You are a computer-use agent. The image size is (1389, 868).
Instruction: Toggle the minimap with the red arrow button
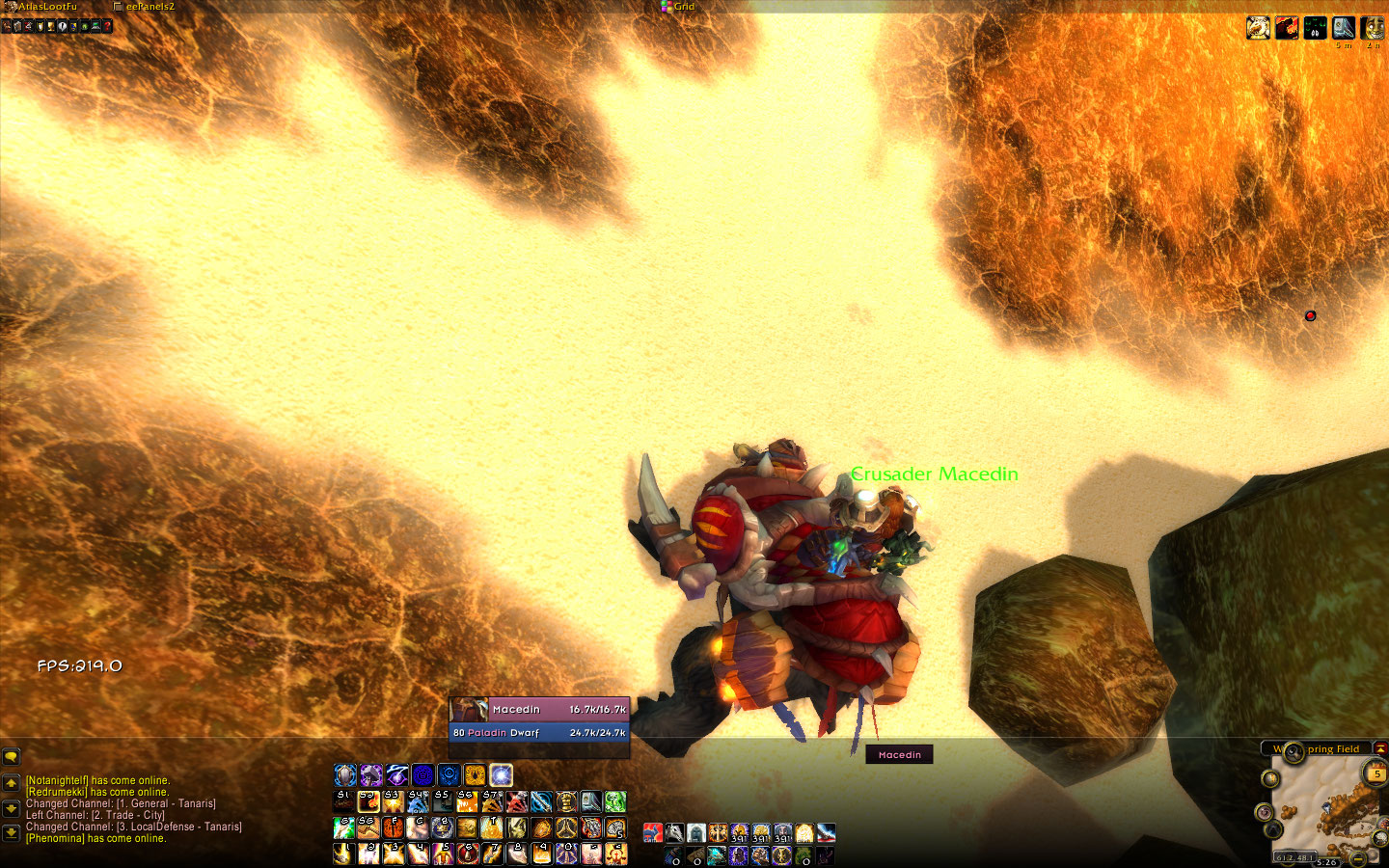point(1380,748)
